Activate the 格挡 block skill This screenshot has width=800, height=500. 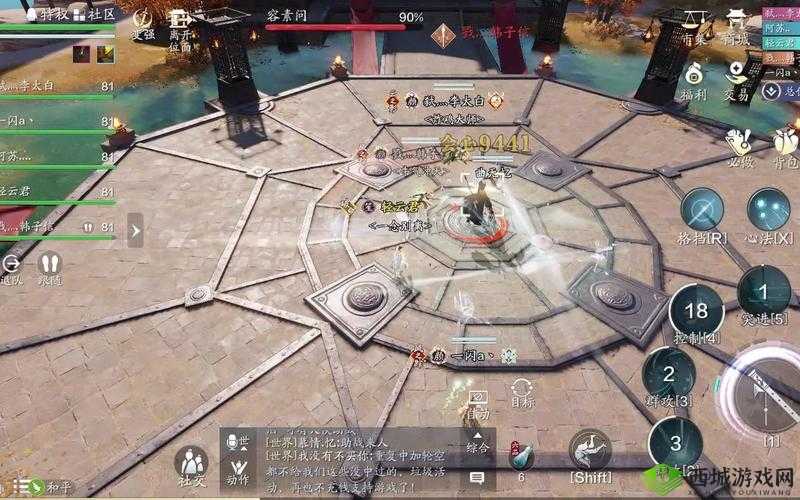[x=703, y=214]
